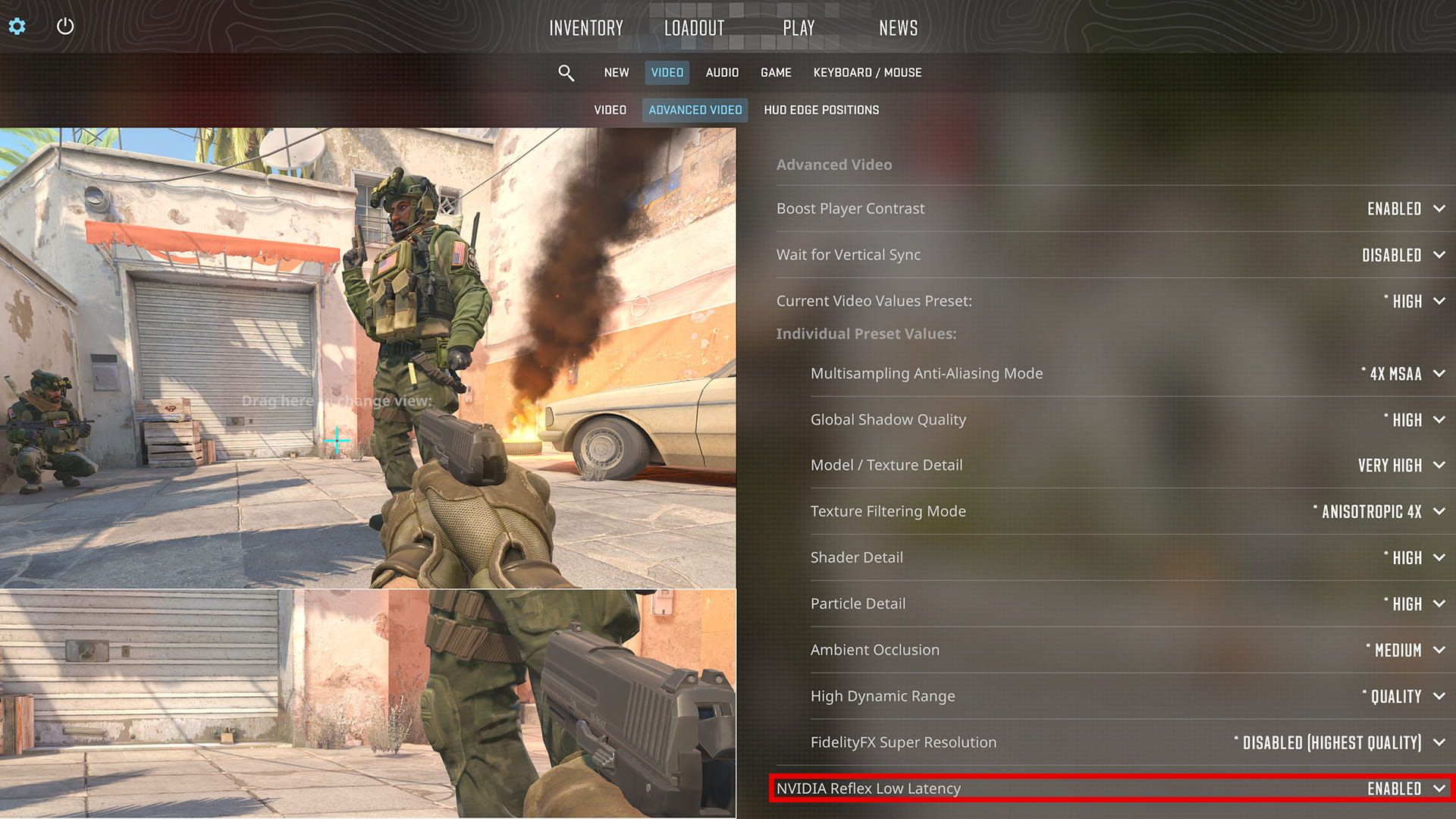
Task: Switch to the GAME settings tab
Action: coord(776,72)
